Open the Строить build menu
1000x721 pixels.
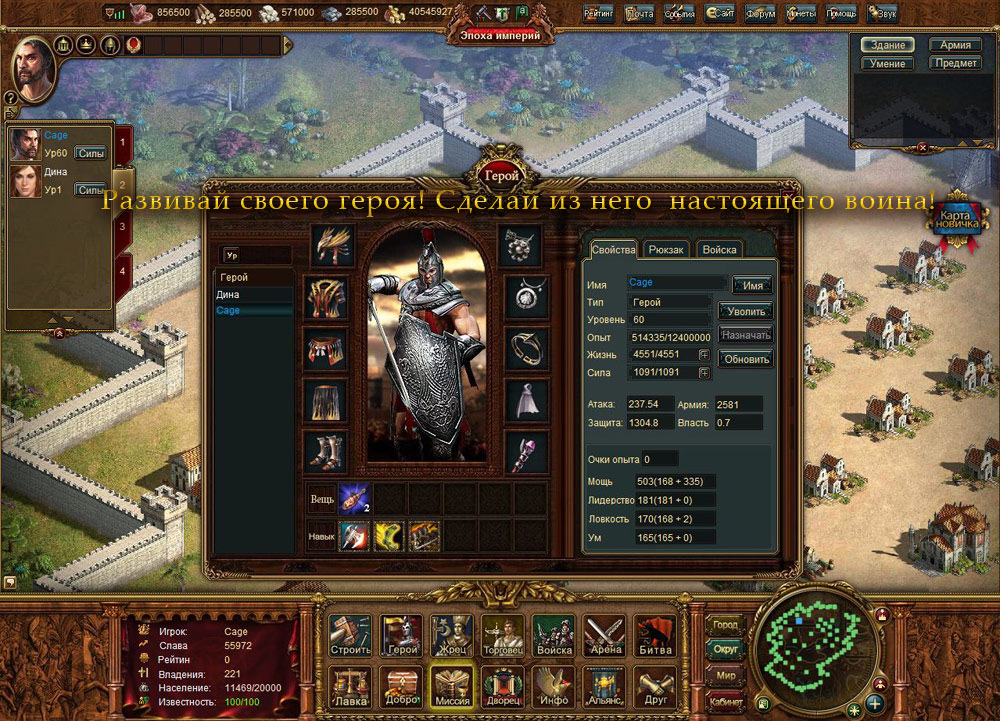click(x=350, y=634)
